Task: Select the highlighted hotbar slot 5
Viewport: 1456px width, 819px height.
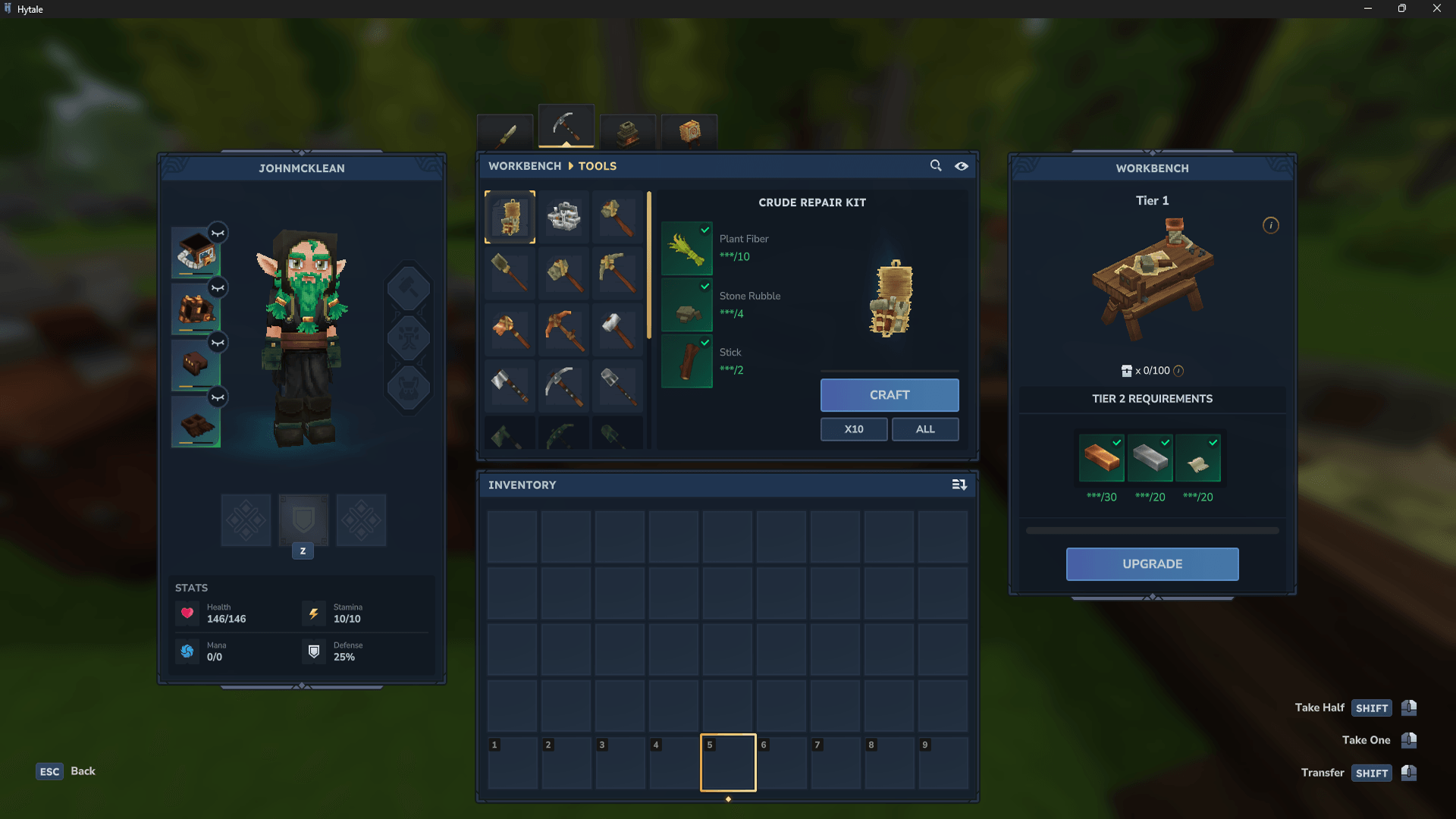Action: tap(727, 763)
